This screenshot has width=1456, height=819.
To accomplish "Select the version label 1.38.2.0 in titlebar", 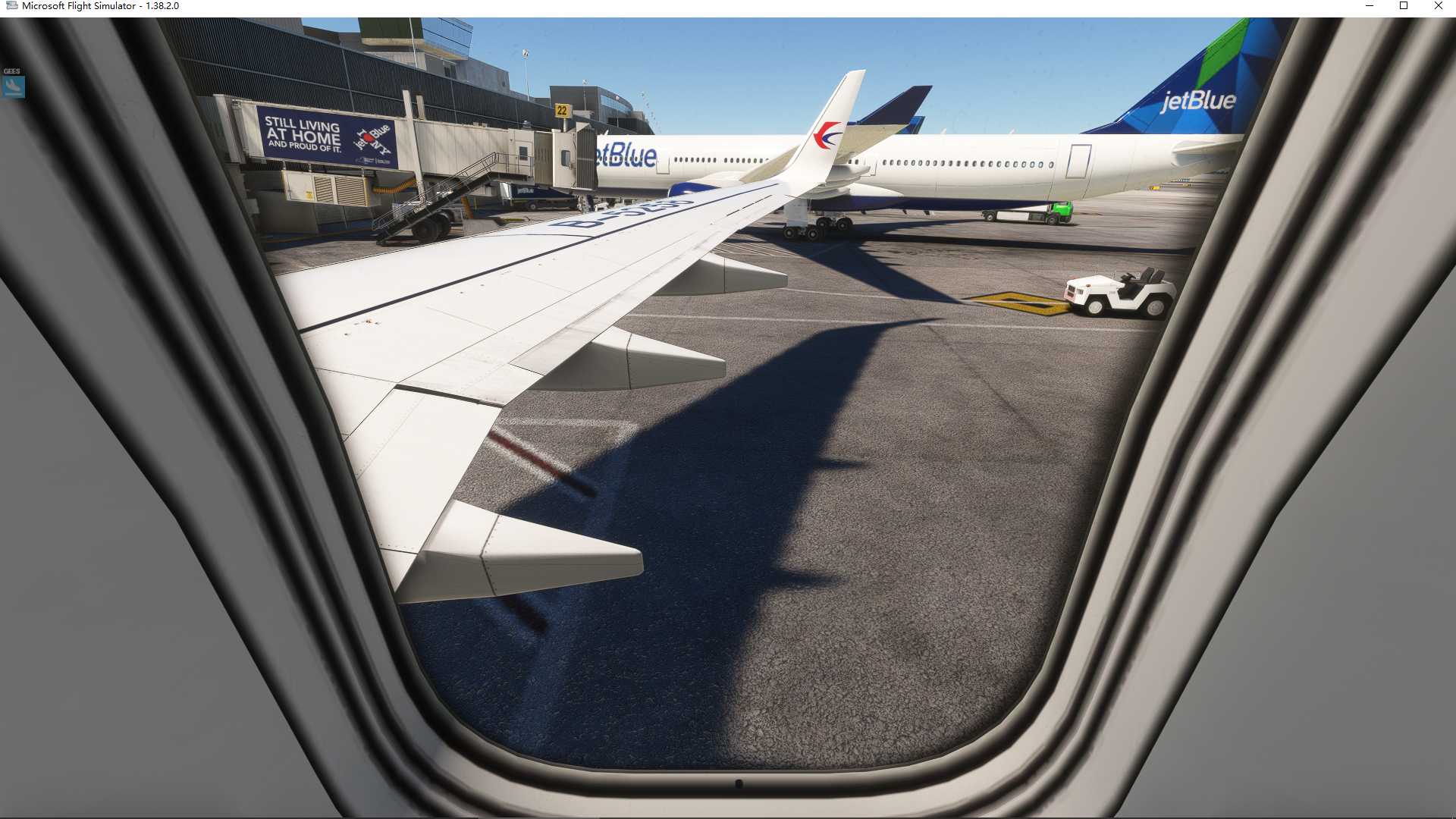I will 161,5.
